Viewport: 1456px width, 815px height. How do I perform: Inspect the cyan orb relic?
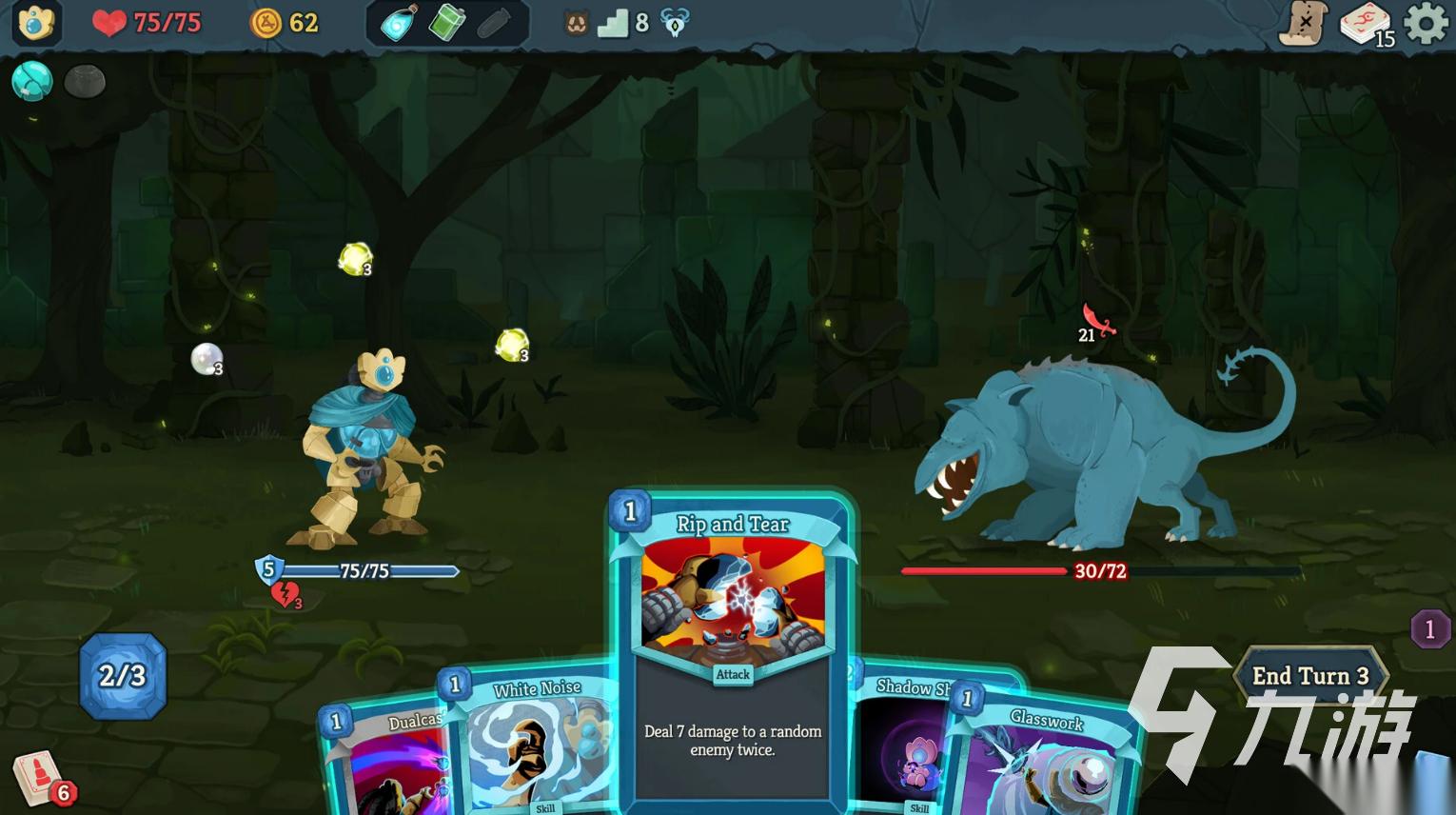(31, 81)
